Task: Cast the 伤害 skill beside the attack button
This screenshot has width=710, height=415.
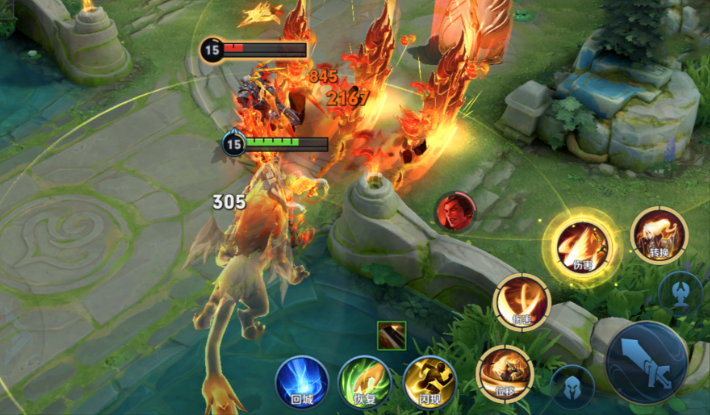Action: click(x=522, y=301)
